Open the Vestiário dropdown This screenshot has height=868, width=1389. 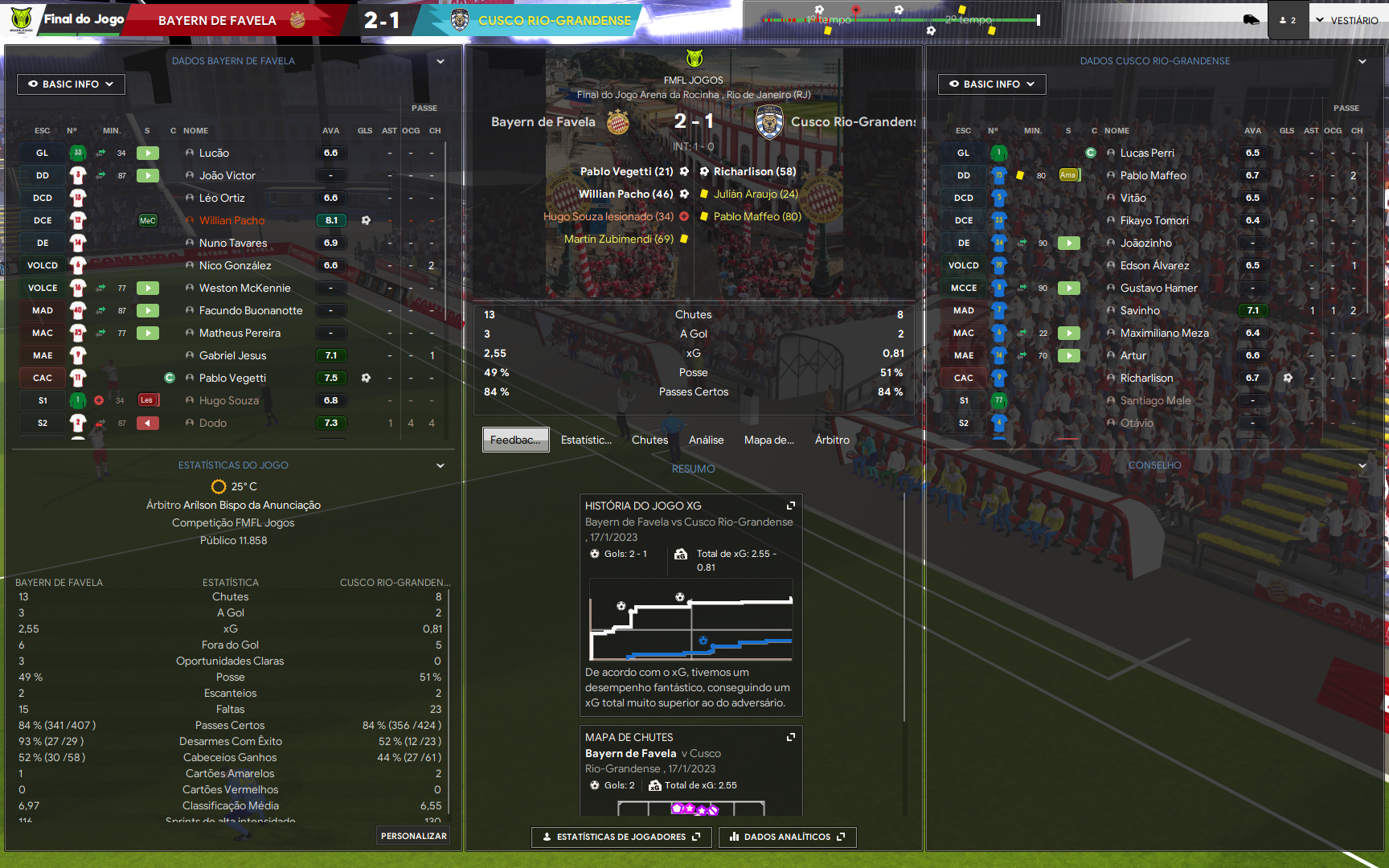pyautogui.click(x=1346, y=20)
